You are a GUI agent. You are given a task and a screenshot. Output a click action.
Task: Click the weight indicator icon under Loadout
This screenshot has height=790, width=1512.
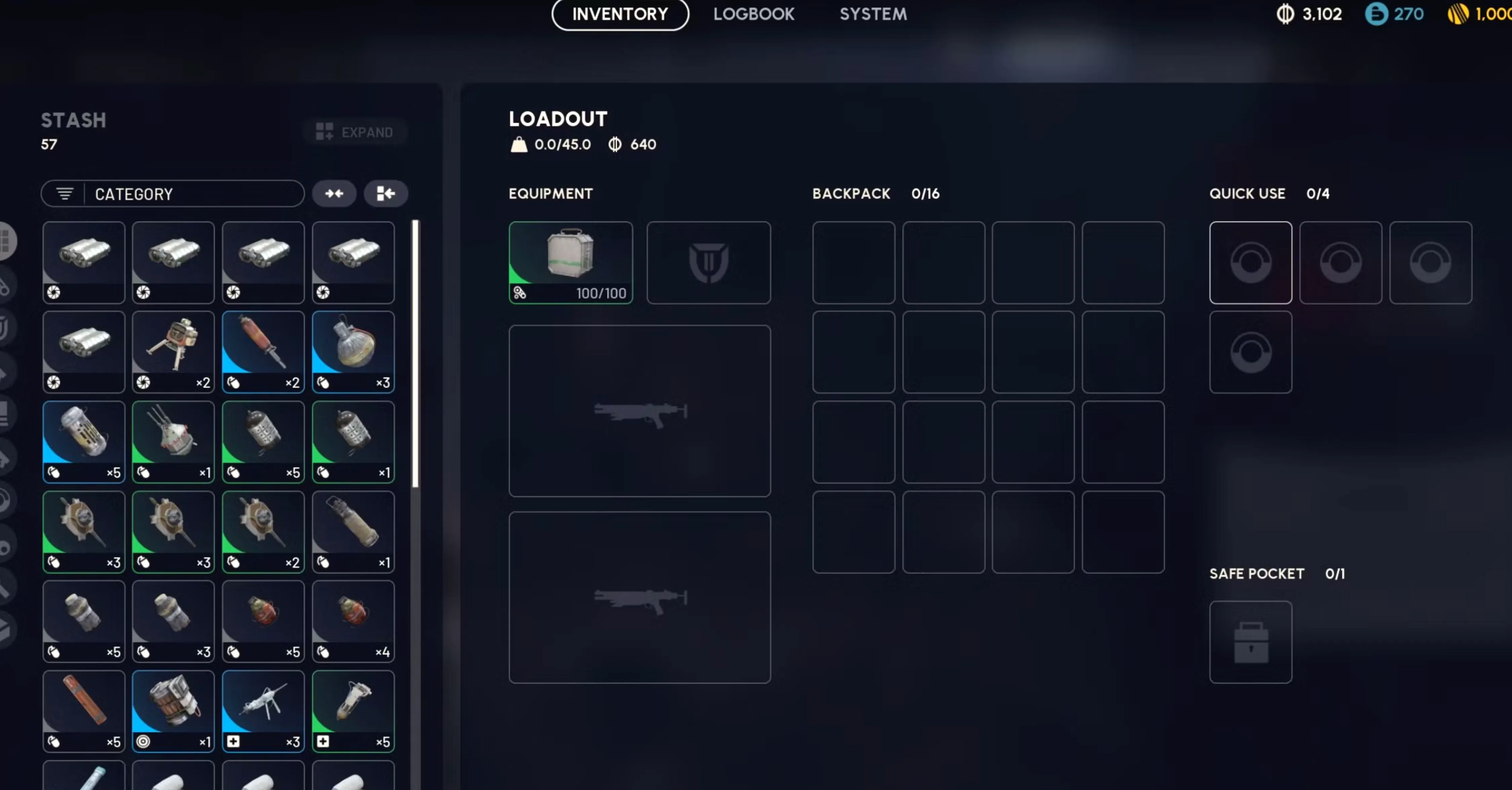[x=519, y=144]
